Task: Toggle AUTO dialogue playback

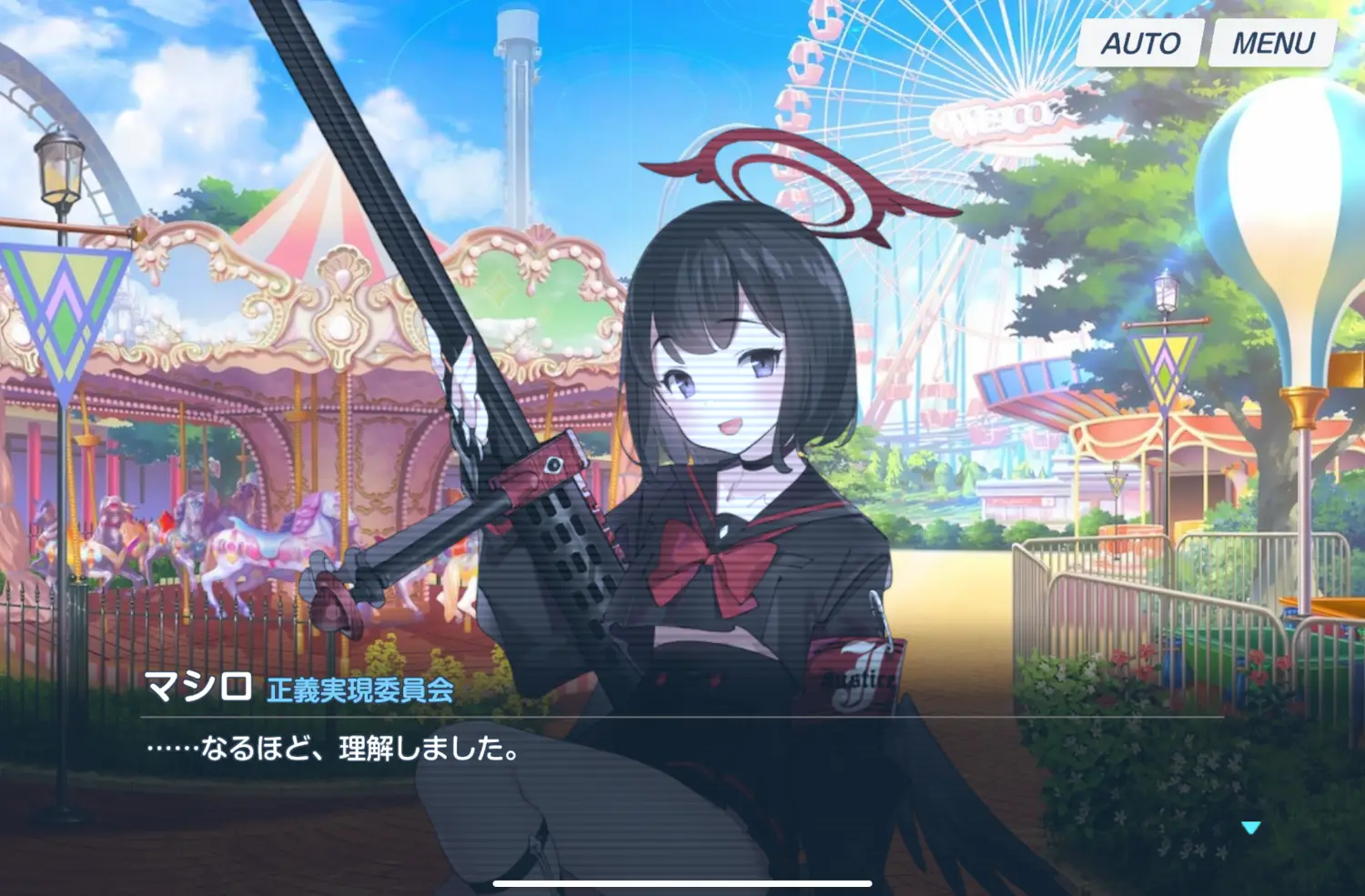Action: click(x=1140, y=43)
